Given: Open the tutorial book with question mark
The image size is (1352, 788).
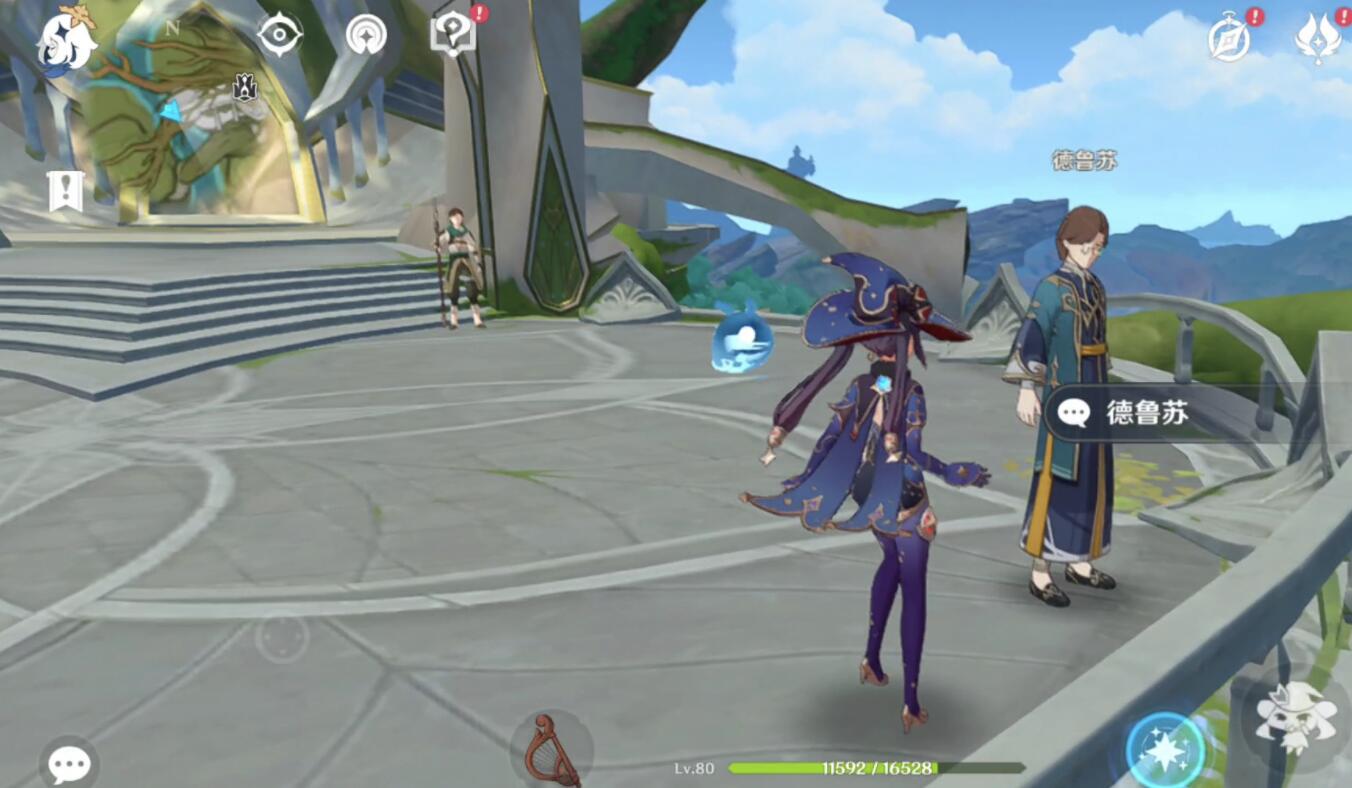Looking at the screenshot, I should pos(452,34).
